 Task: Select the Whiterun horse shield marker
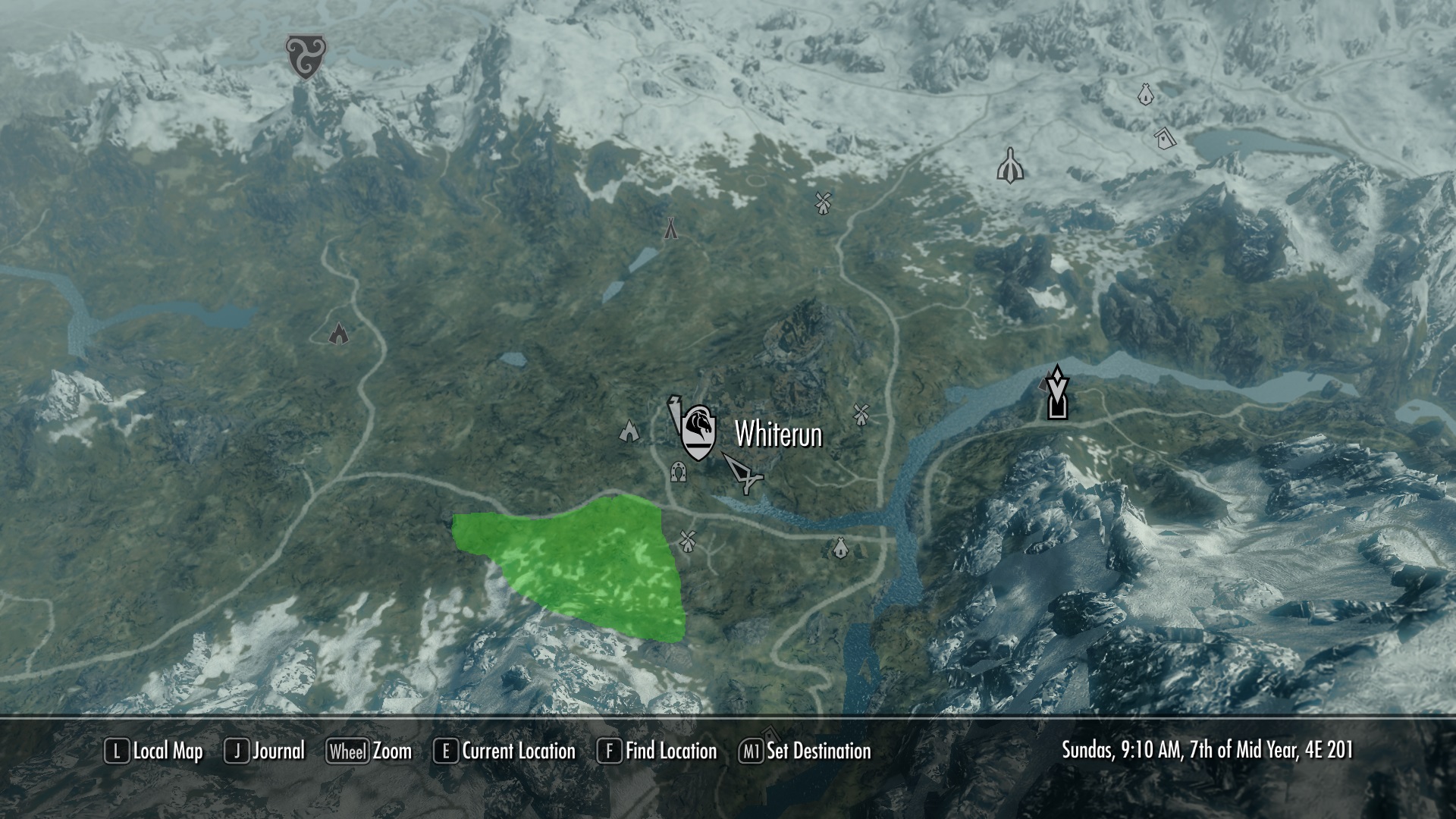pos(698,432)
